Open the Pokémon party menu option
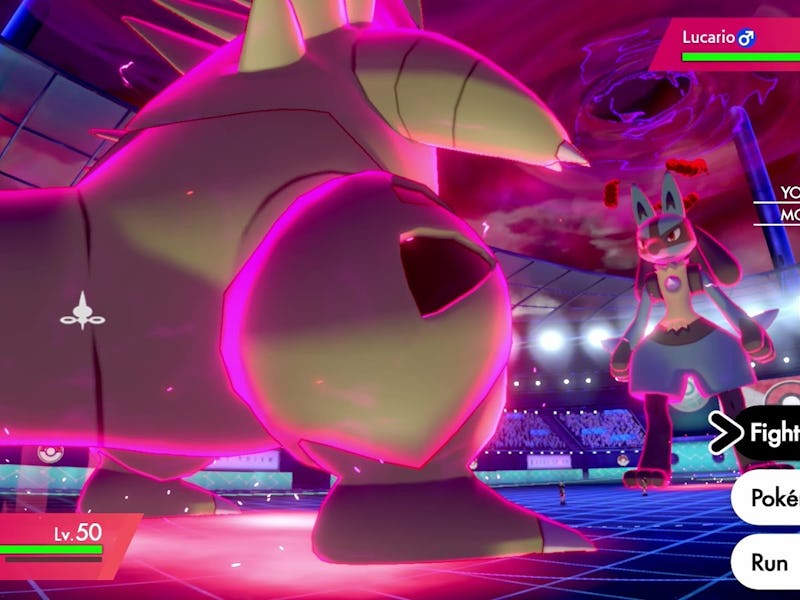Image resolution: width=800 pixels, height=600 pixels. (770, 499)
